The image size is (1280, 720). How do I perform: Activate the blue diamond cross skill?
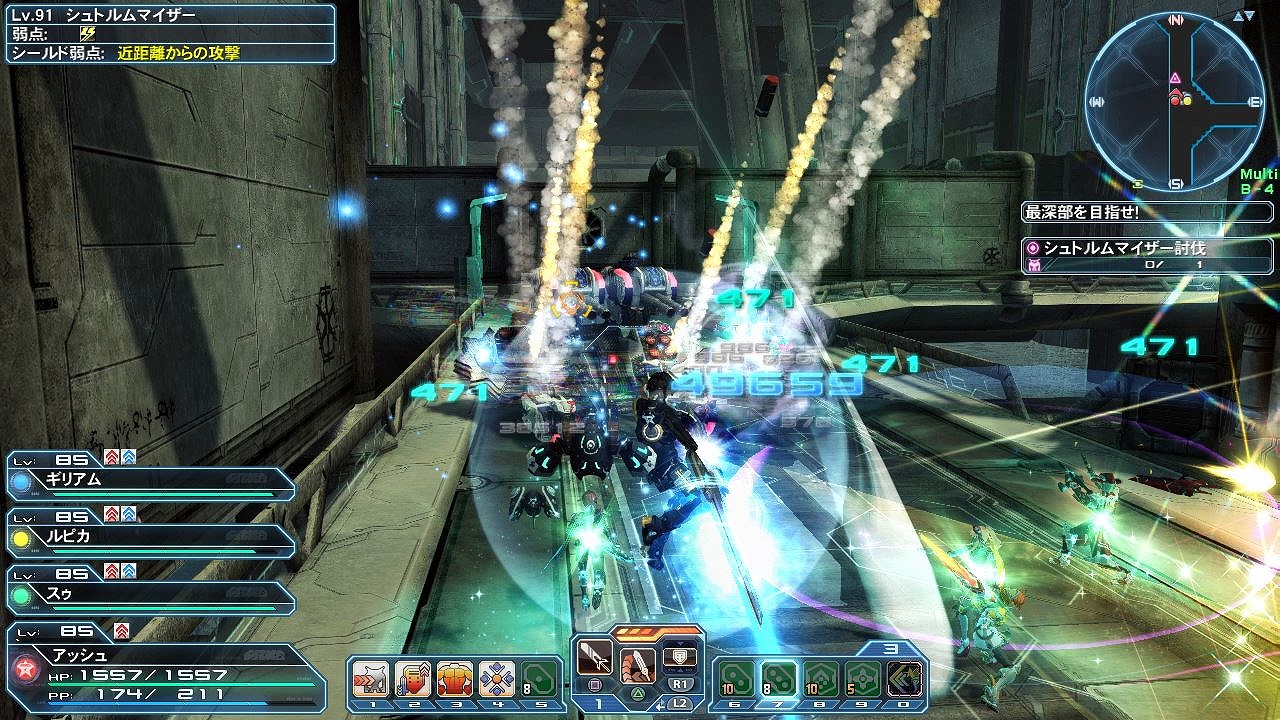497,679
